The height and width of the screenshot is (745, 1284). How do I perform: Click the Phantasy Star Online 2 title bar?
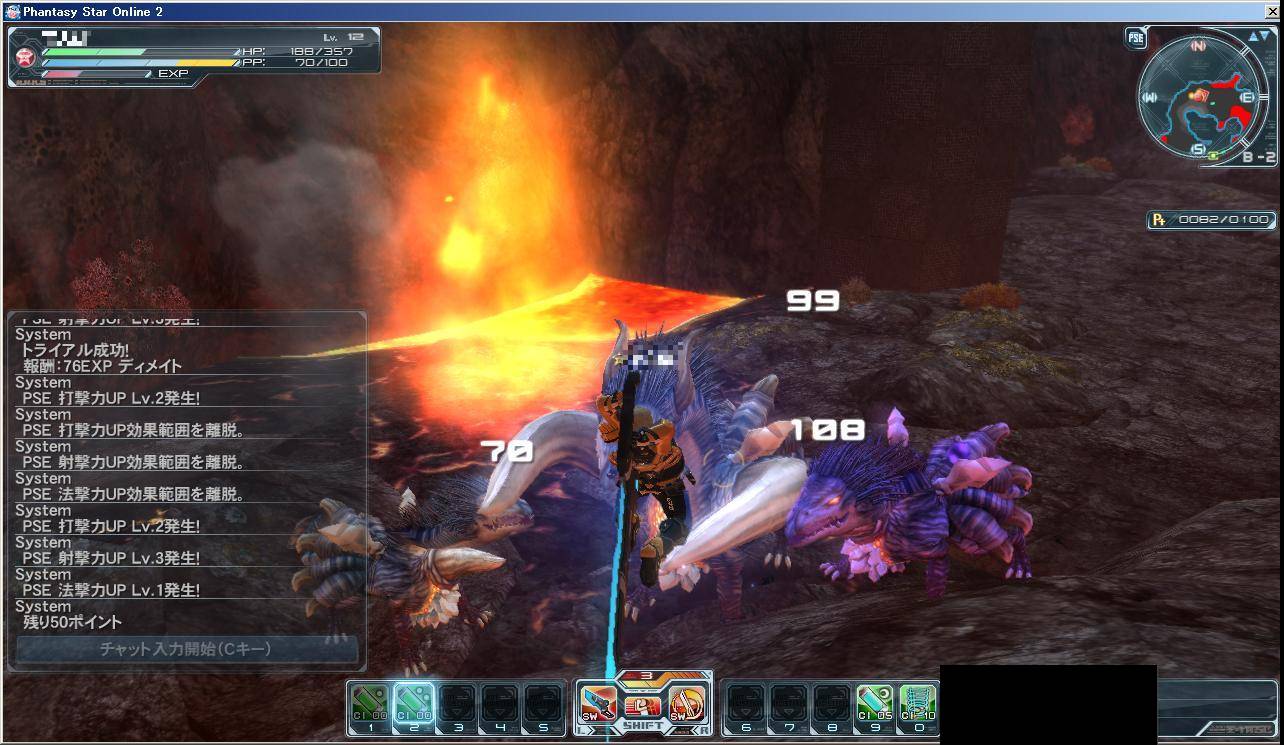(100, 11)
